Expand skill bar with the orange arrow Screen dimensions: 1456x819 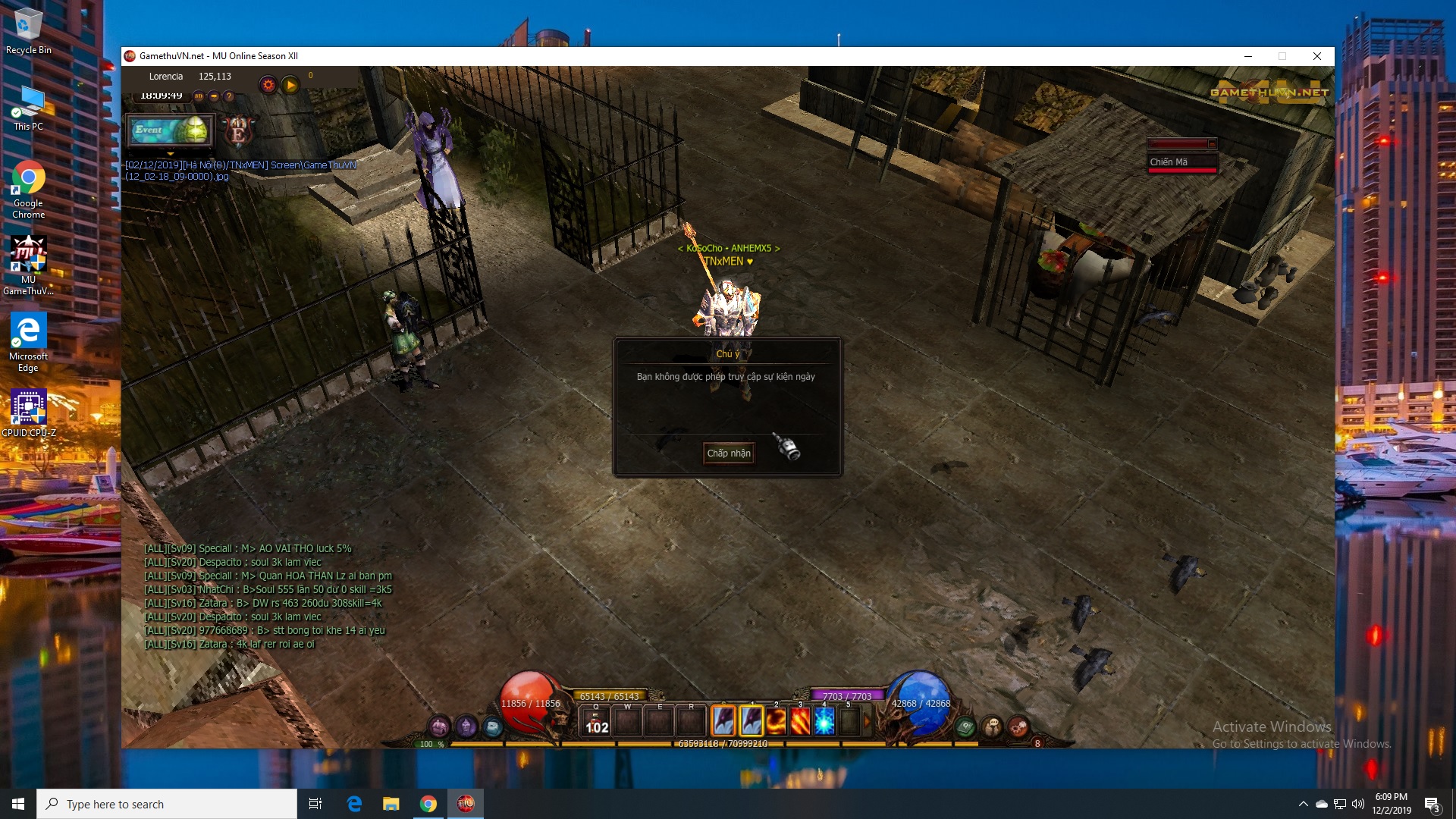point(868,721)
